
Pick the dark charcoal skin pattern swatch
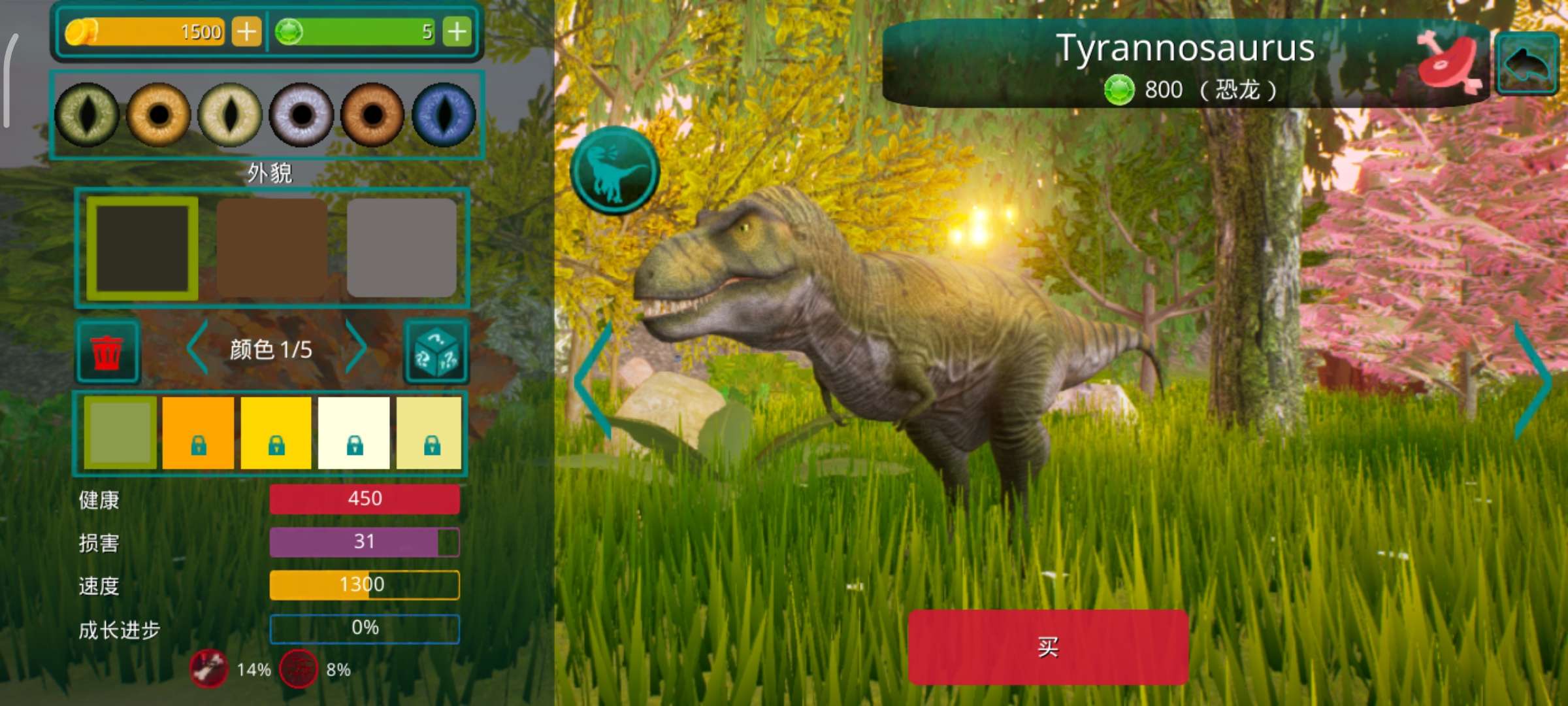pyautogui.click(x=142, y=248)
